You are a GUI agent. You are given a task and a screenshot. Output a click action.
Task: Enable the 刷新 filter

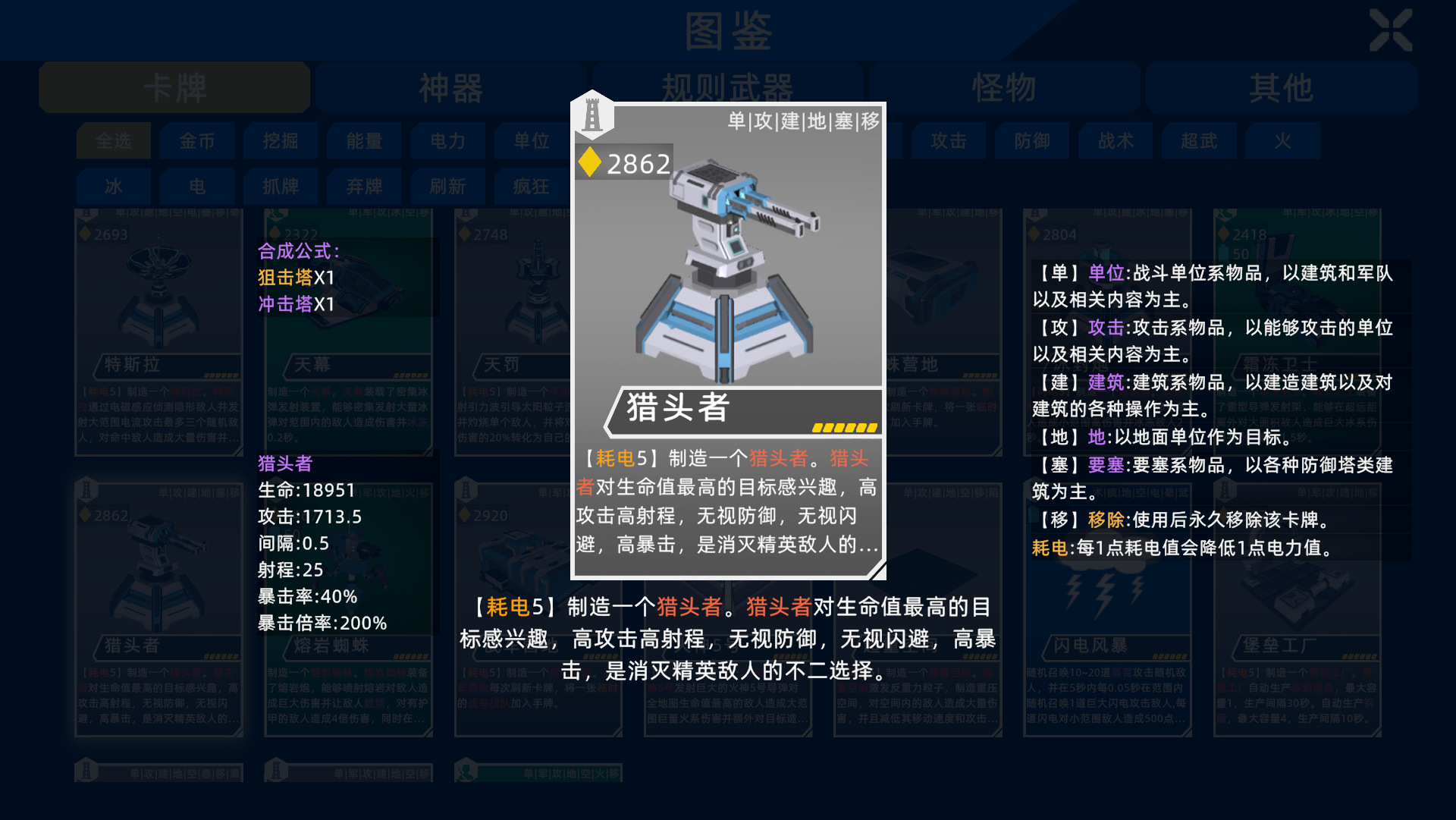click(447, 186)
